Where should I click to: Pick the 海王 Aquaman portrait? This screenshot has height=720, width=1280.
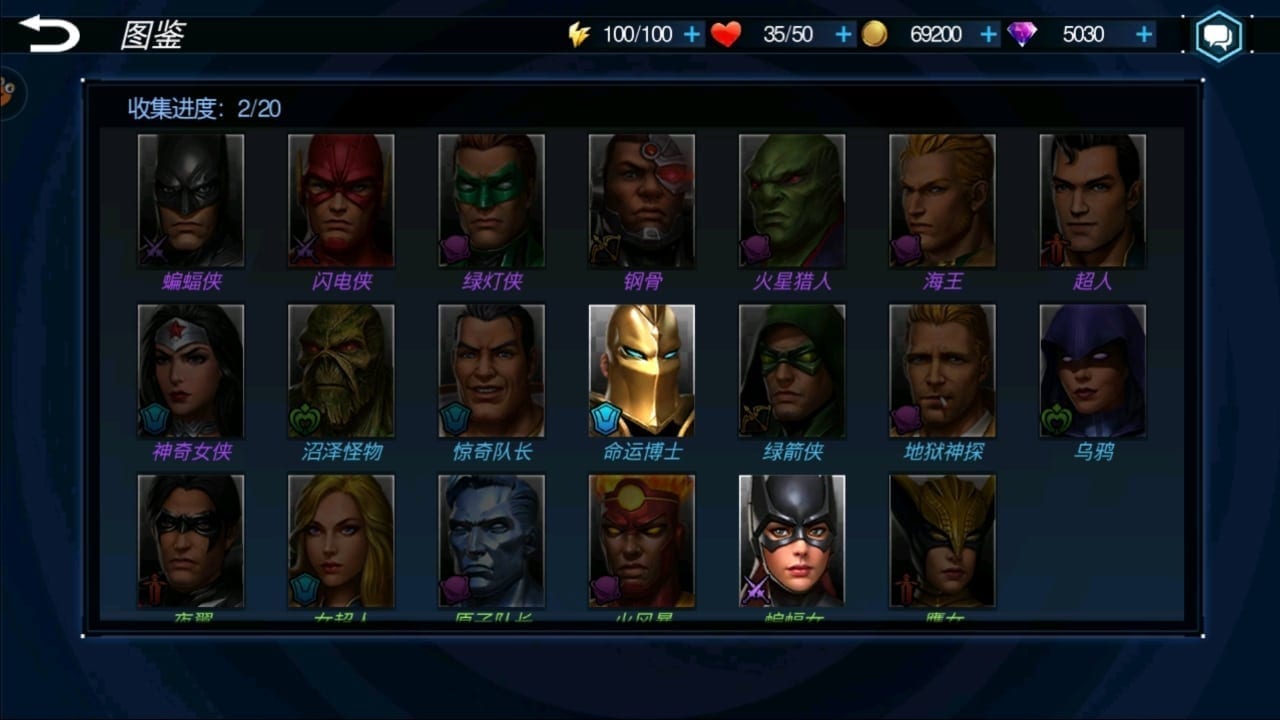tap(942, 201)
